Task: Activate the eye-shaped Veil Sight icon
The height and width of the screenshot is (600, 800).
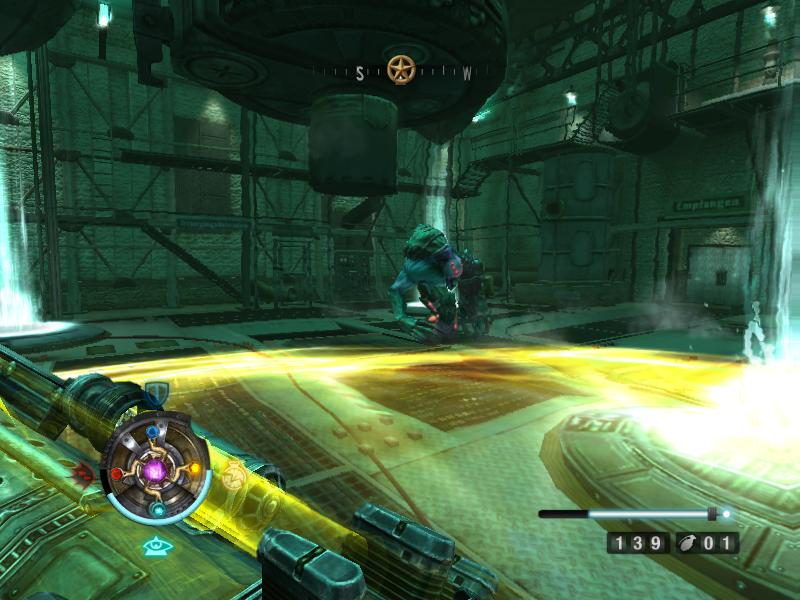Action: (x=154, y=546)
